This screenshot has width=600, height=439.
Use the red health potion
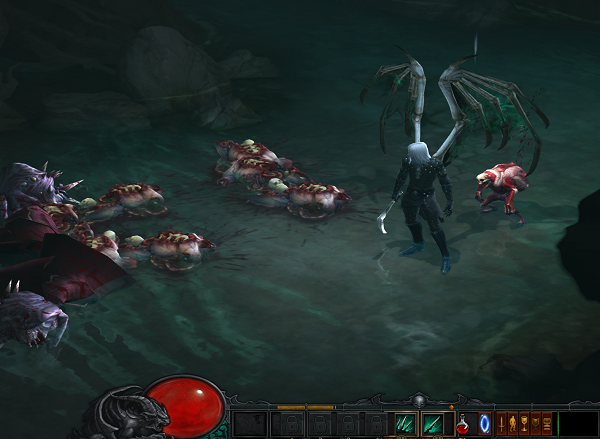(x=464, y=424)
